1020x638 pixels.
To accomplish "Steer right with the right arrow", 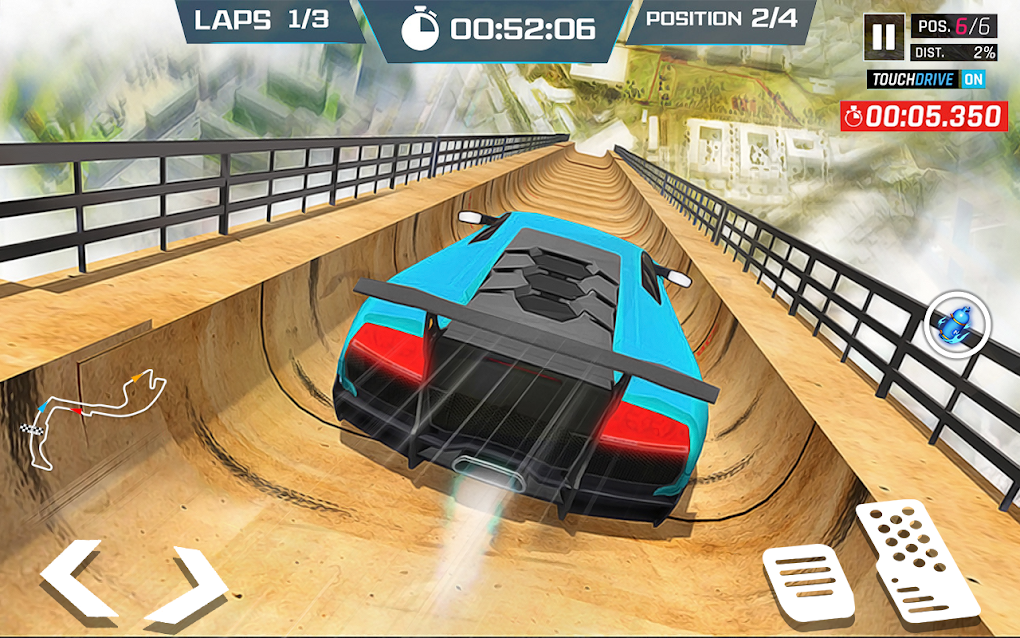I will 186,583.
